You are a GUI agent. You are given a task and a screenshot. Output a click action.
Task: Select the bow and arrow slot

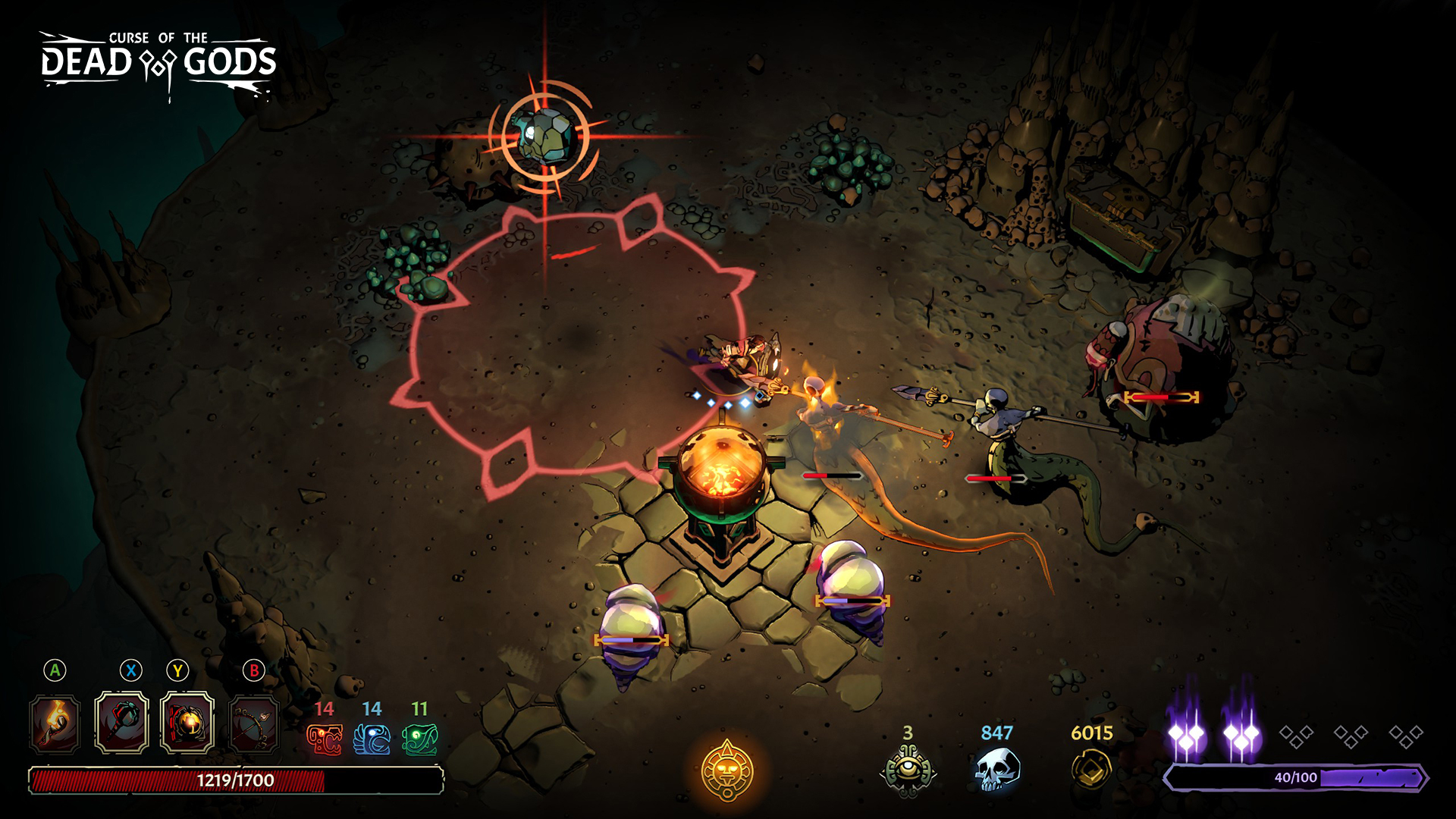254,724
